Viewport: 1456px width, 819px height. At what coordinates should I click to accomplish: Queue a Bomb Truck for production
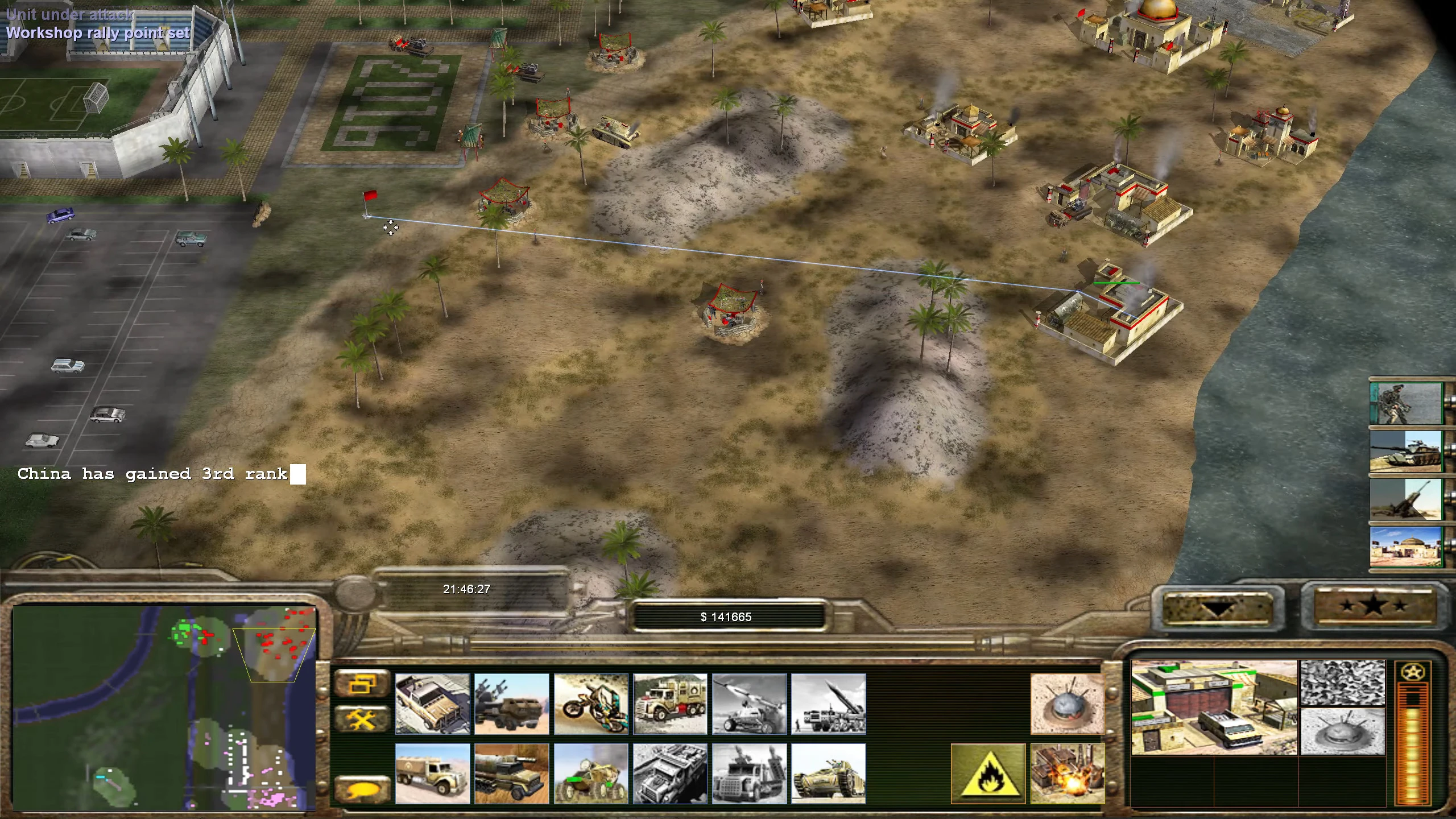coord(671,704)
